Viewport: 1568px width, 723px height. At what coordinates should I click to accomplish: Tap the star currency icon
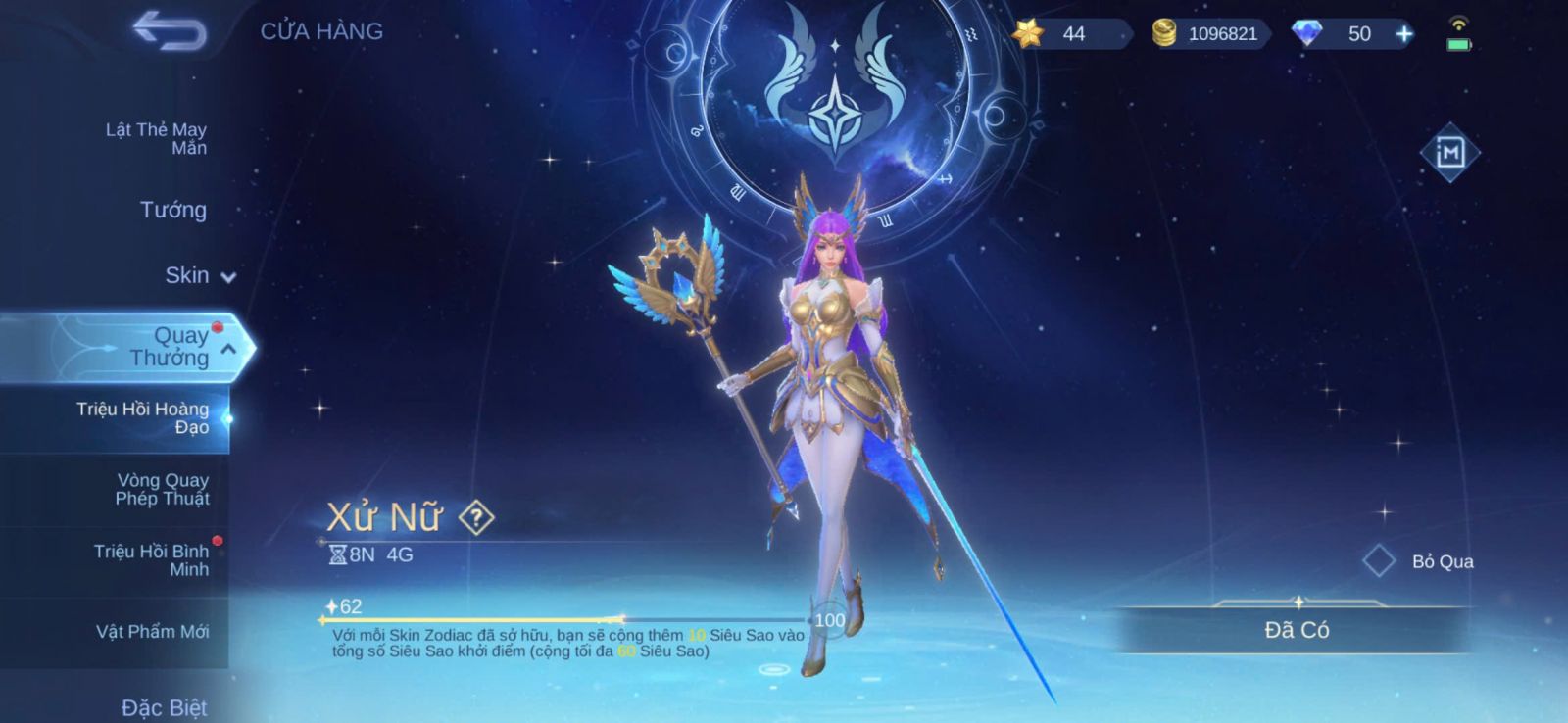click(1028, 34)
